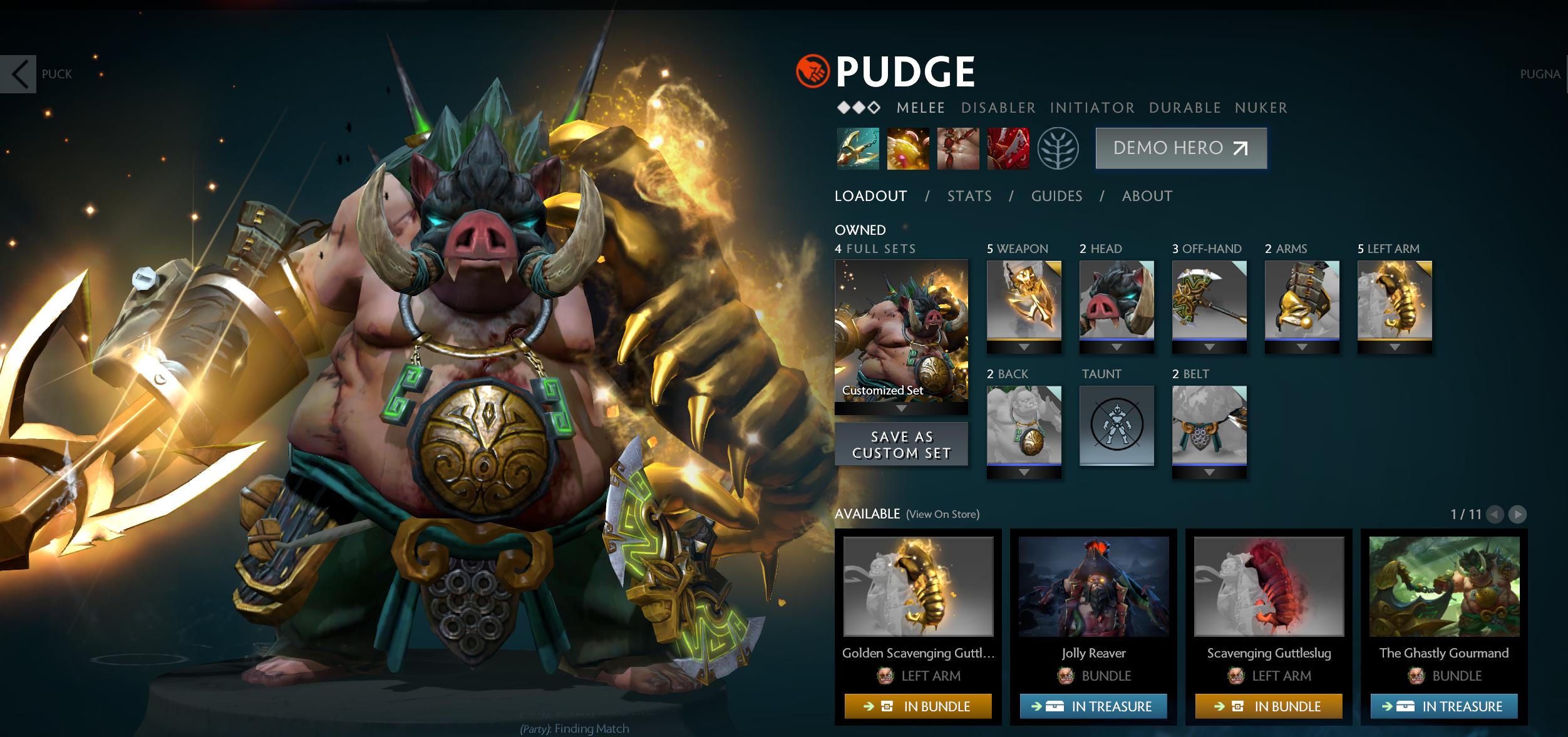Screen dimensions: 1568x737
Task: Select the boar head item slot
Action: pyautogui.click(x=1117, y=301)
